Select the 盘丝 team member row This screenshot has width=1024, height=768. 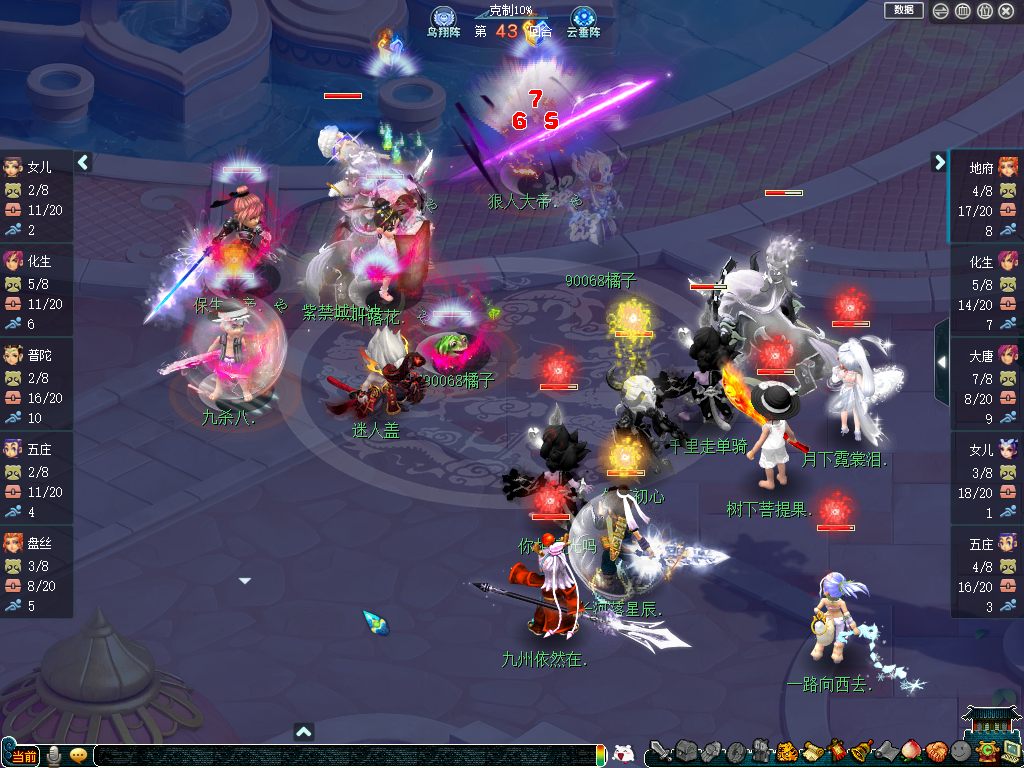[36, 573]
